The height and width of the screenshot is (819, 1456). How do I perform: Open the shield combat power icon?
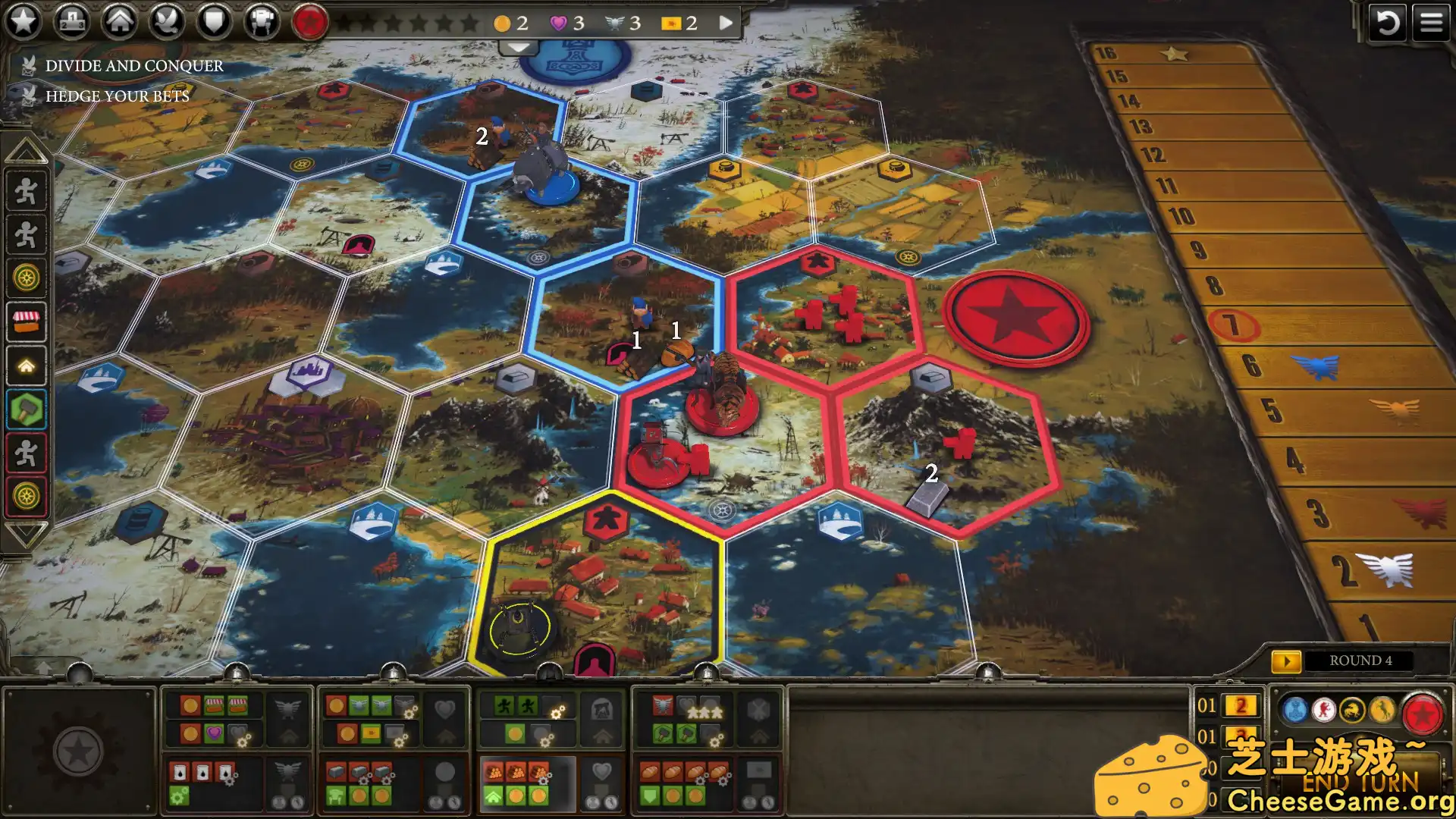215,22
